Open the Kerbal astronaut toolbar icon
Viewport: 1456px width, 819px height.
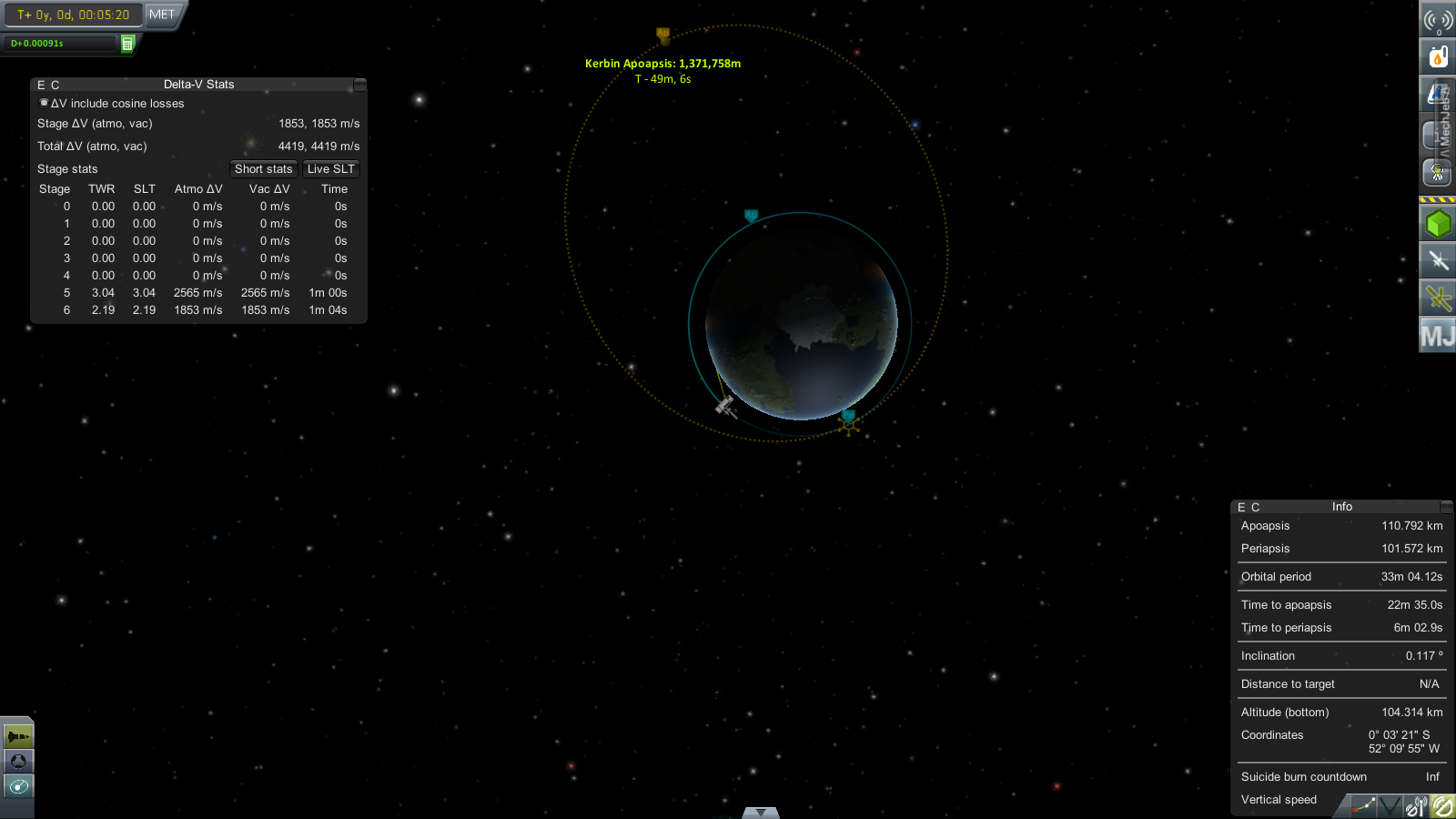tap(1438, 171)
